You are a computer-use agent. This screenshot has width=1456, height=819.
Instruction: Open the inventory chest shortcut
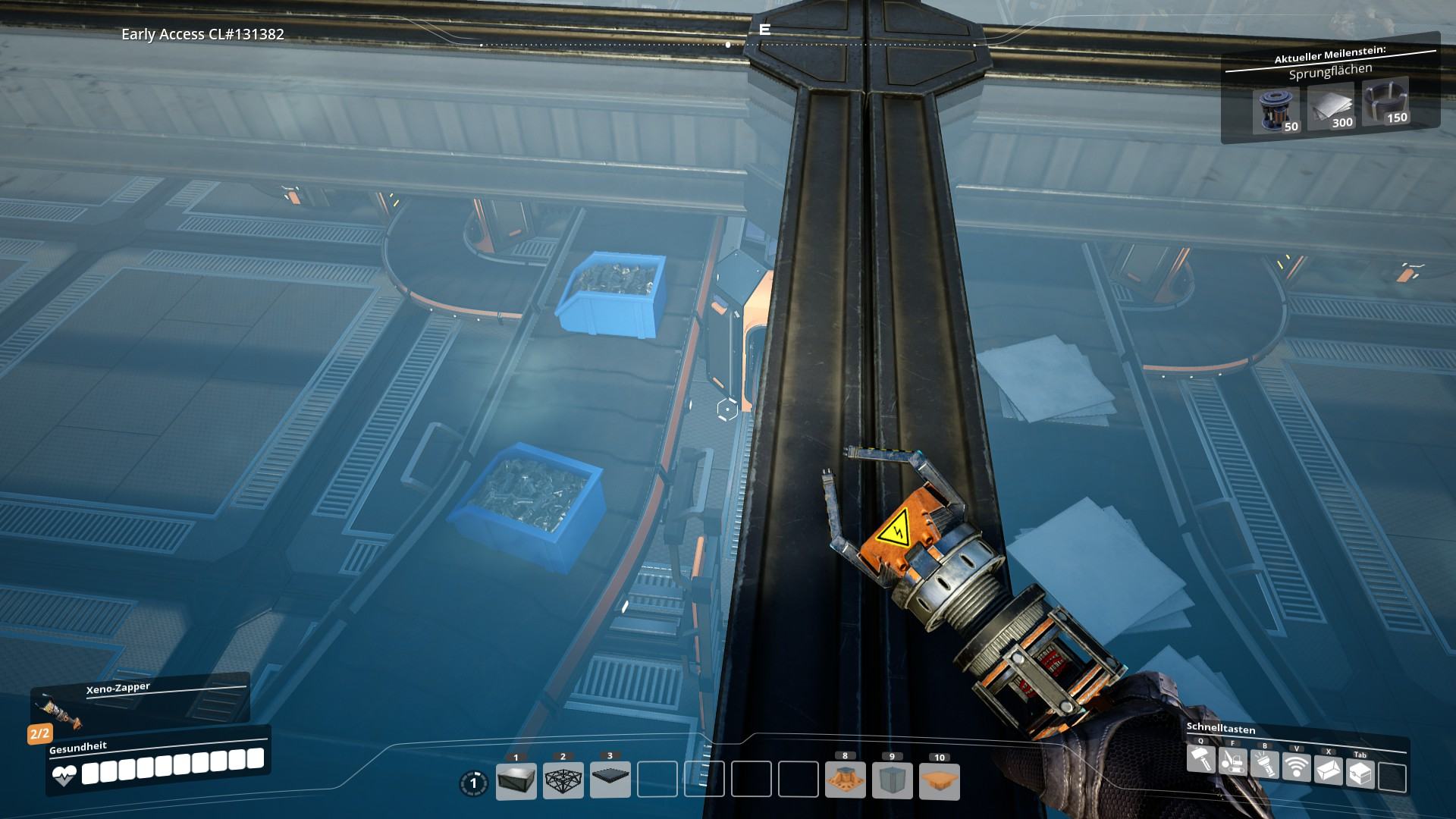(1360, 773)
